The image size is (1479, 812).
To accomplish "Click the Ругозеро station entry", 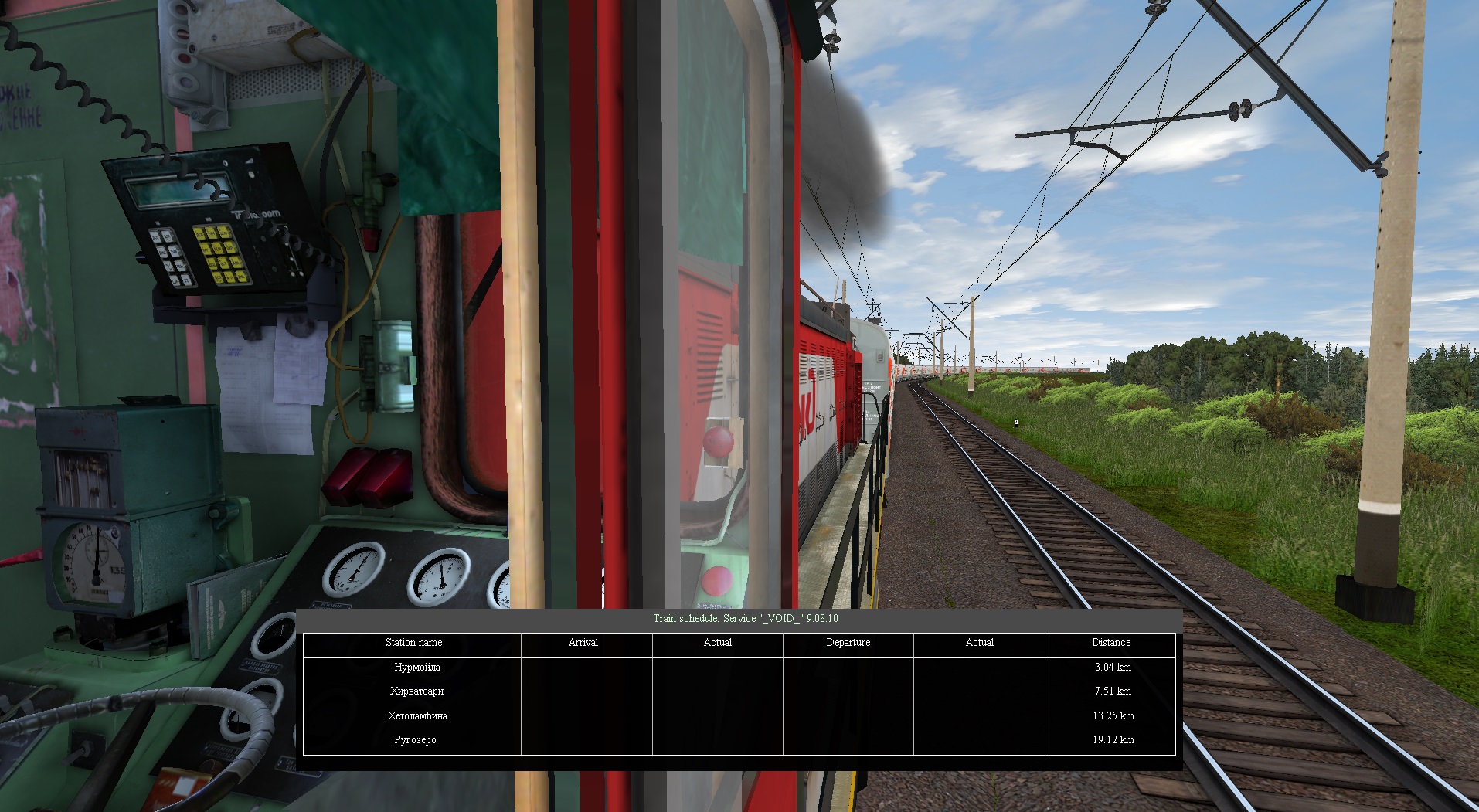I will pyautogui.click(x=416, y=740).
